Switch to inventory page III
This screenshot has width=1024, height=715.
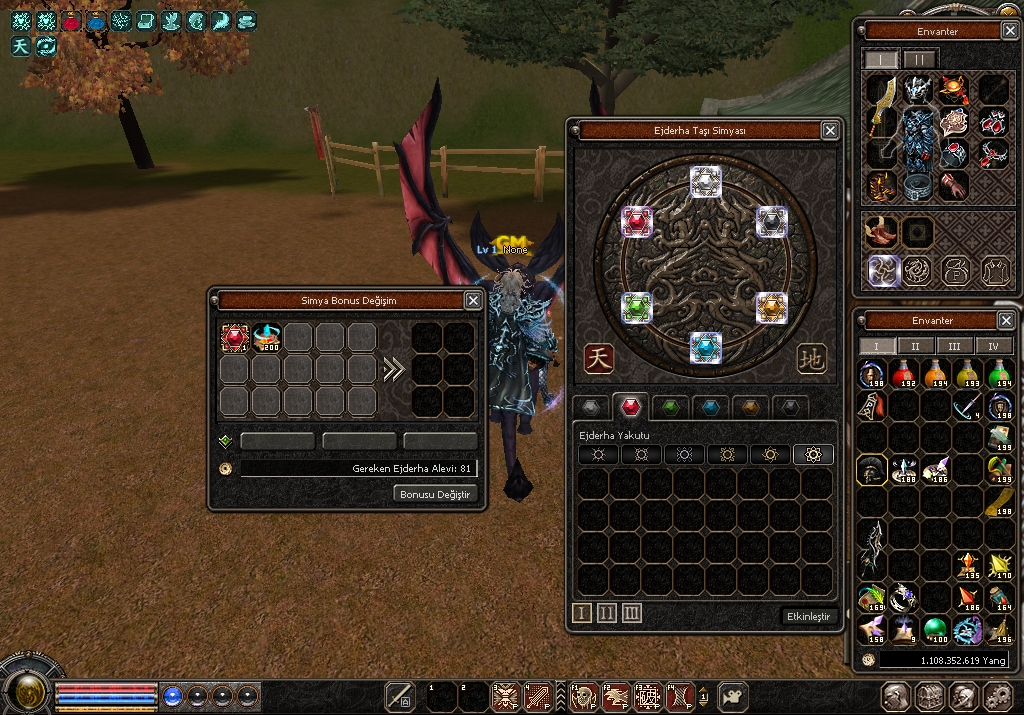955,346
